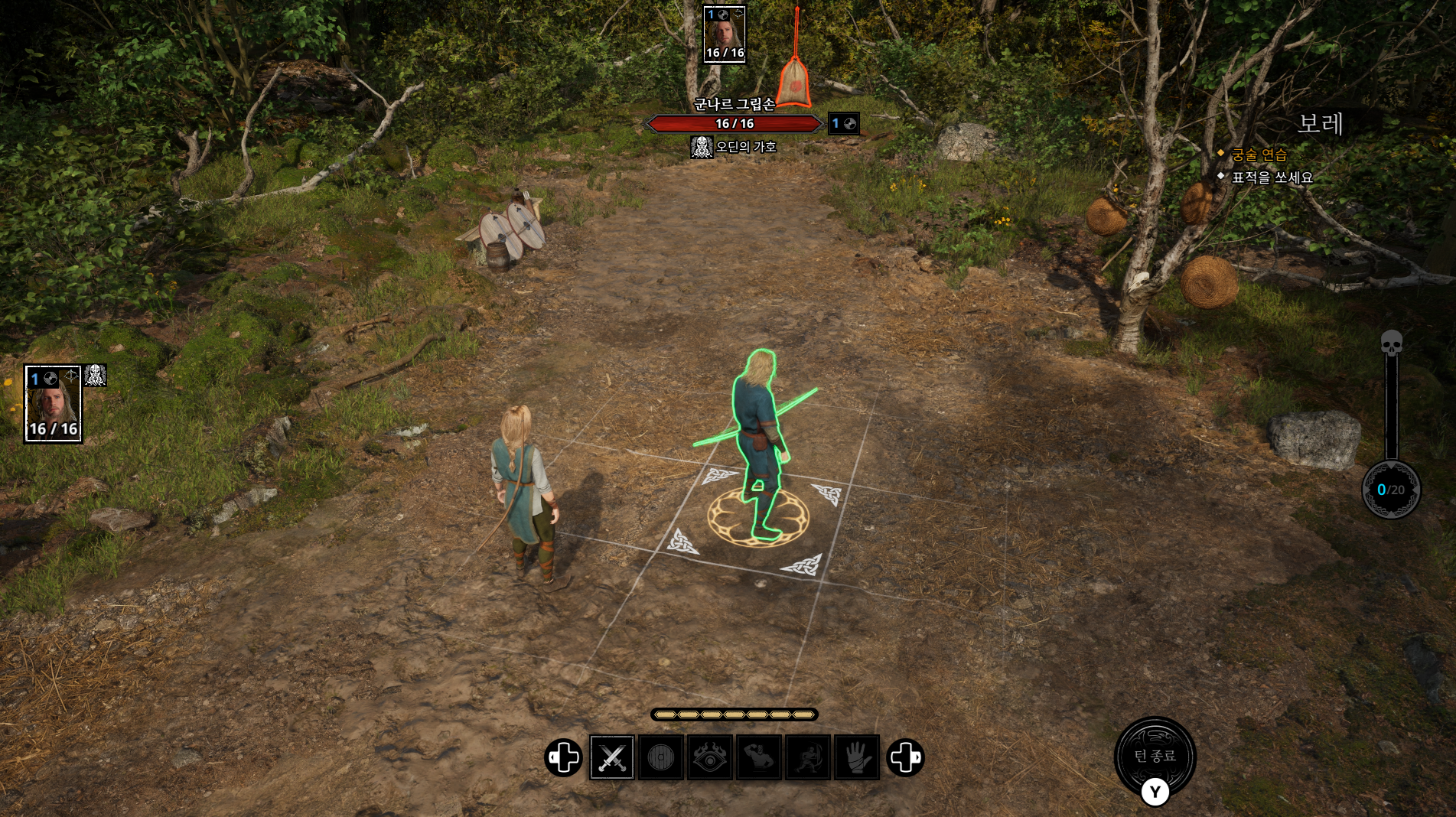Click the skull status icon beside left portrait
This screenshot has width=1456, height=817.
point(96,376)
